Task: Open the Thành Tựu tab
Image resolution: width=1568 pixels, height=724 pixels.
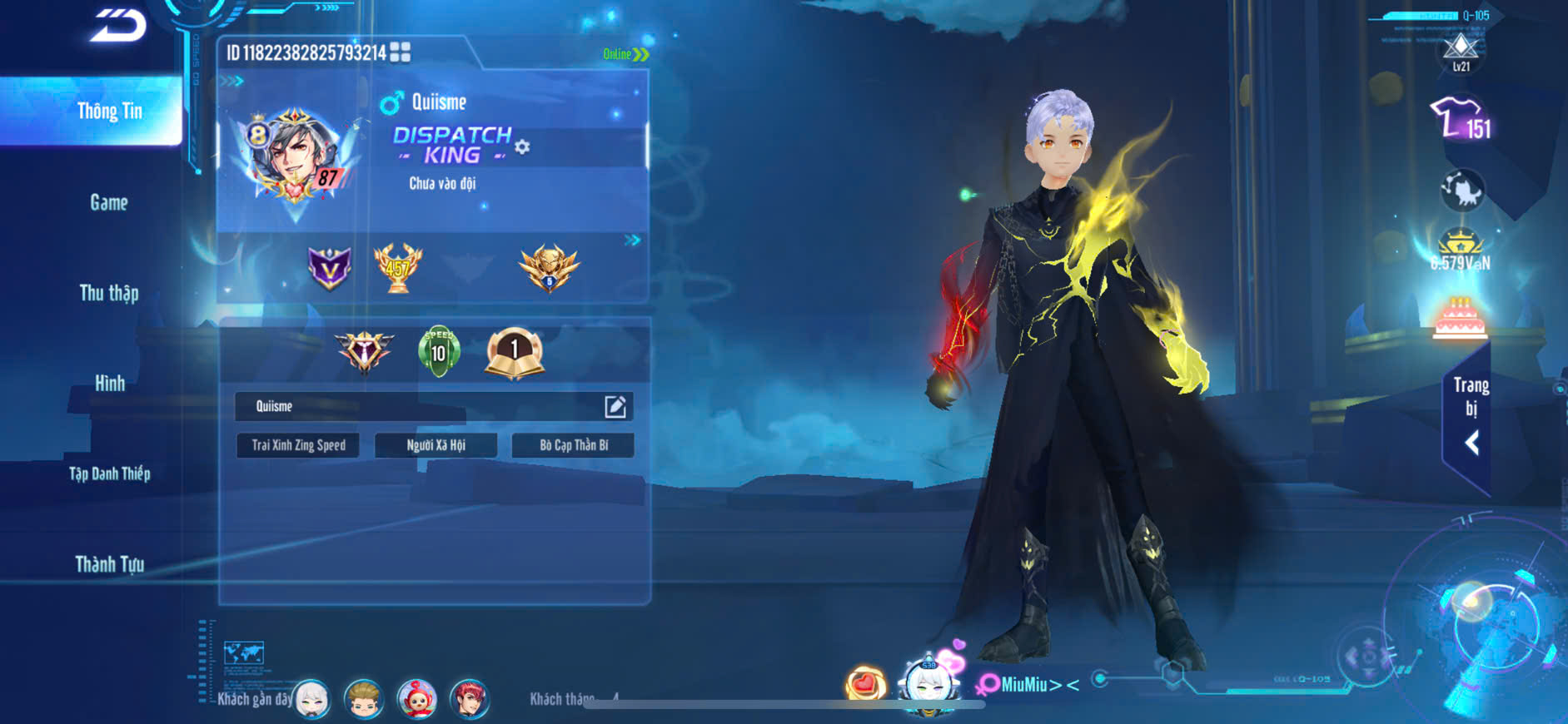Action: (x=109, y=564)
